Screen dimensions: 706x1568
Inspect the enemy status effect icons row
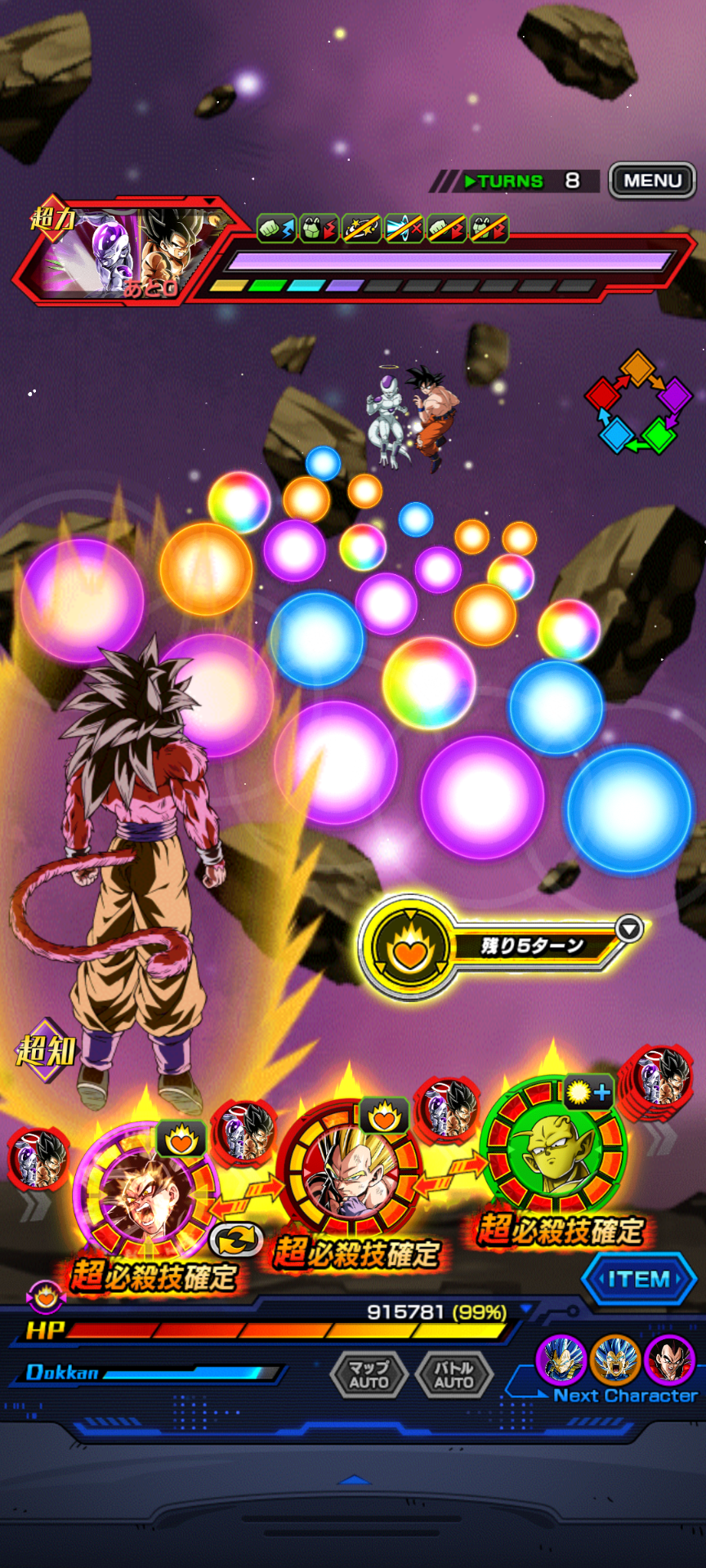click(x=382, y=229)
